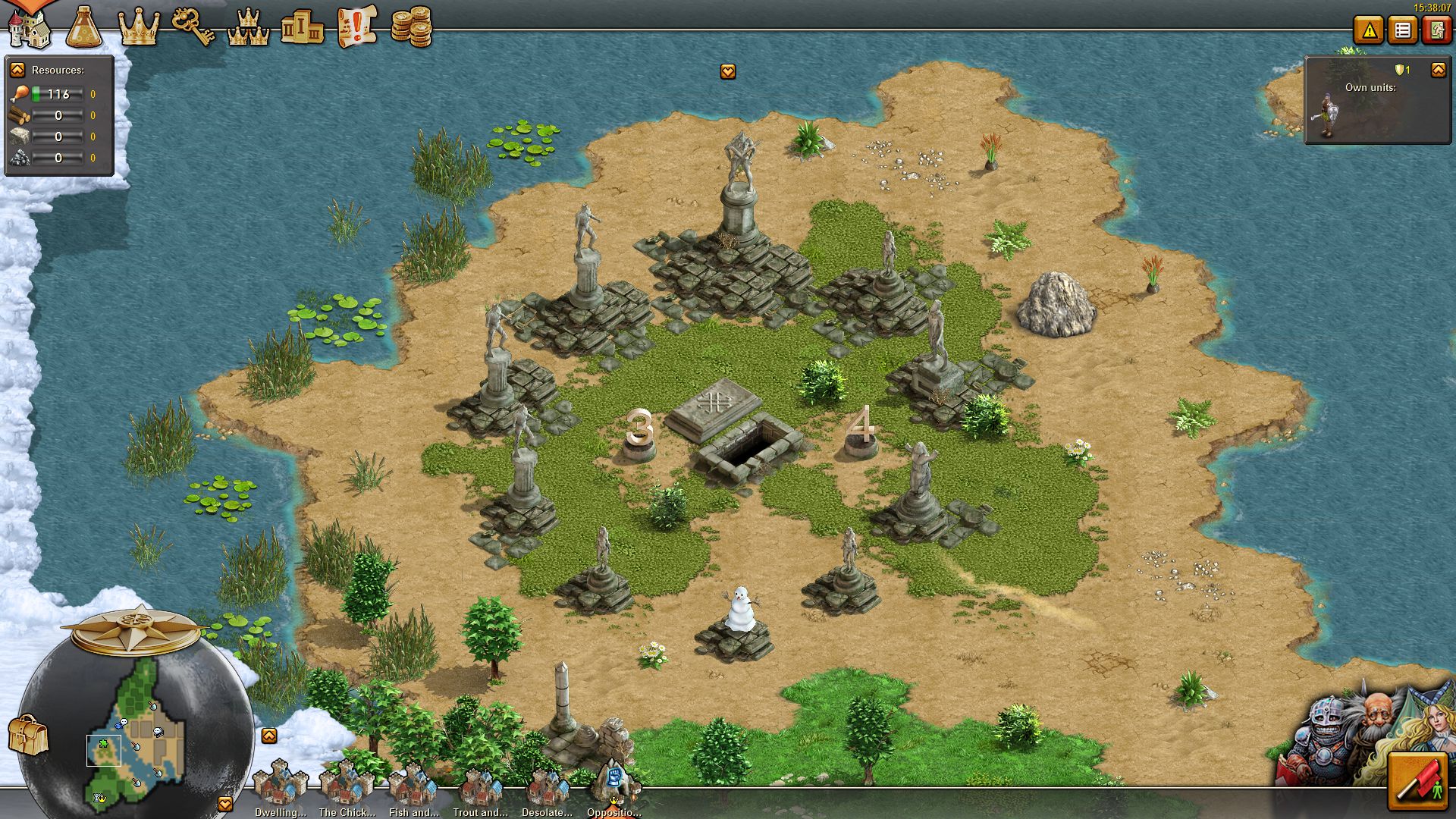The width and height of the screenshot is (1456, 819).
Task: Choose the Desolate... settlement
Action: tap(547, 789)
